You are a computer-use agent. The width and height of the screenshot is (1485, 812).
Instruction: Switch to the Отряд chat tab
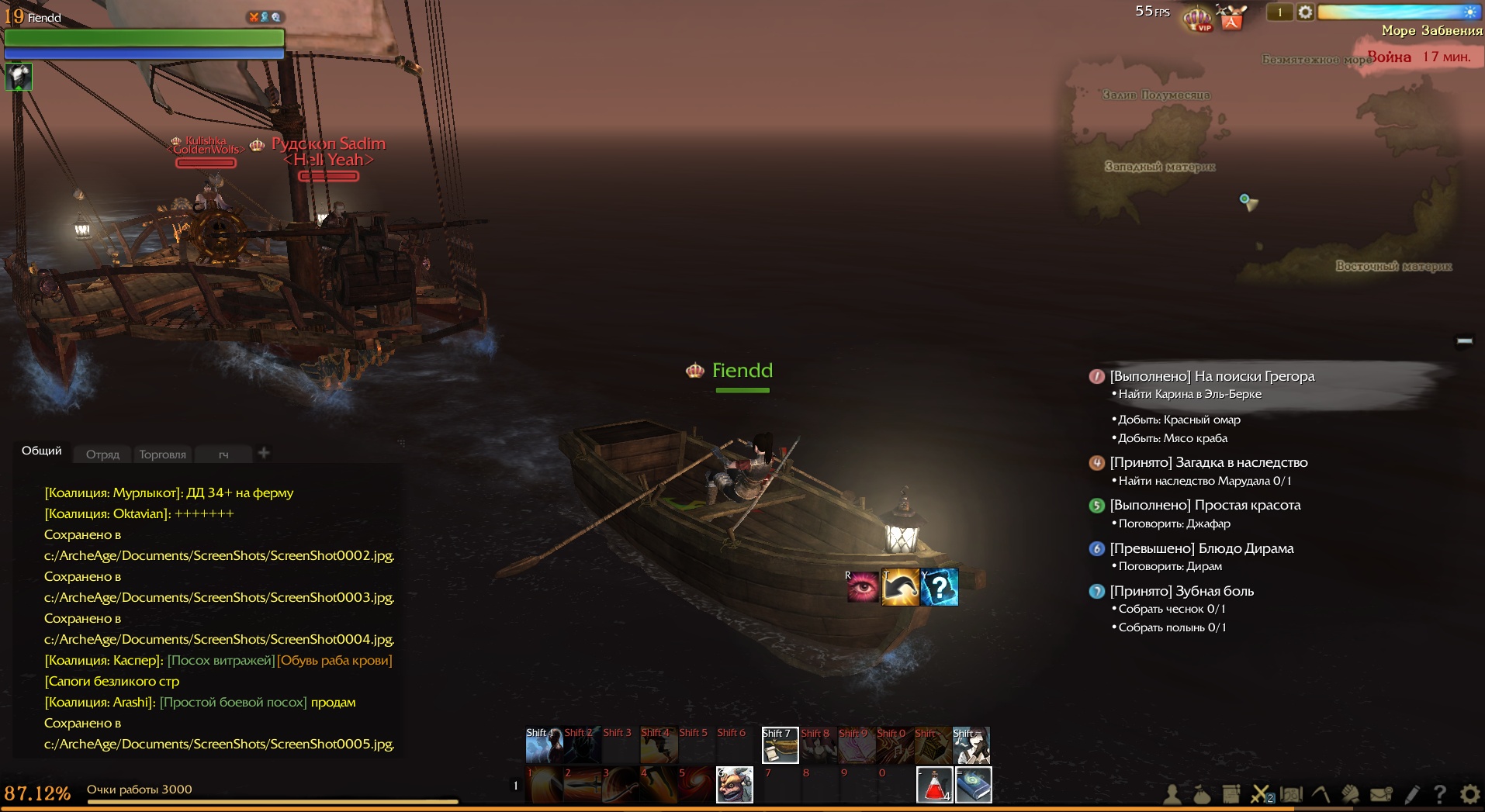coord(102,454)
